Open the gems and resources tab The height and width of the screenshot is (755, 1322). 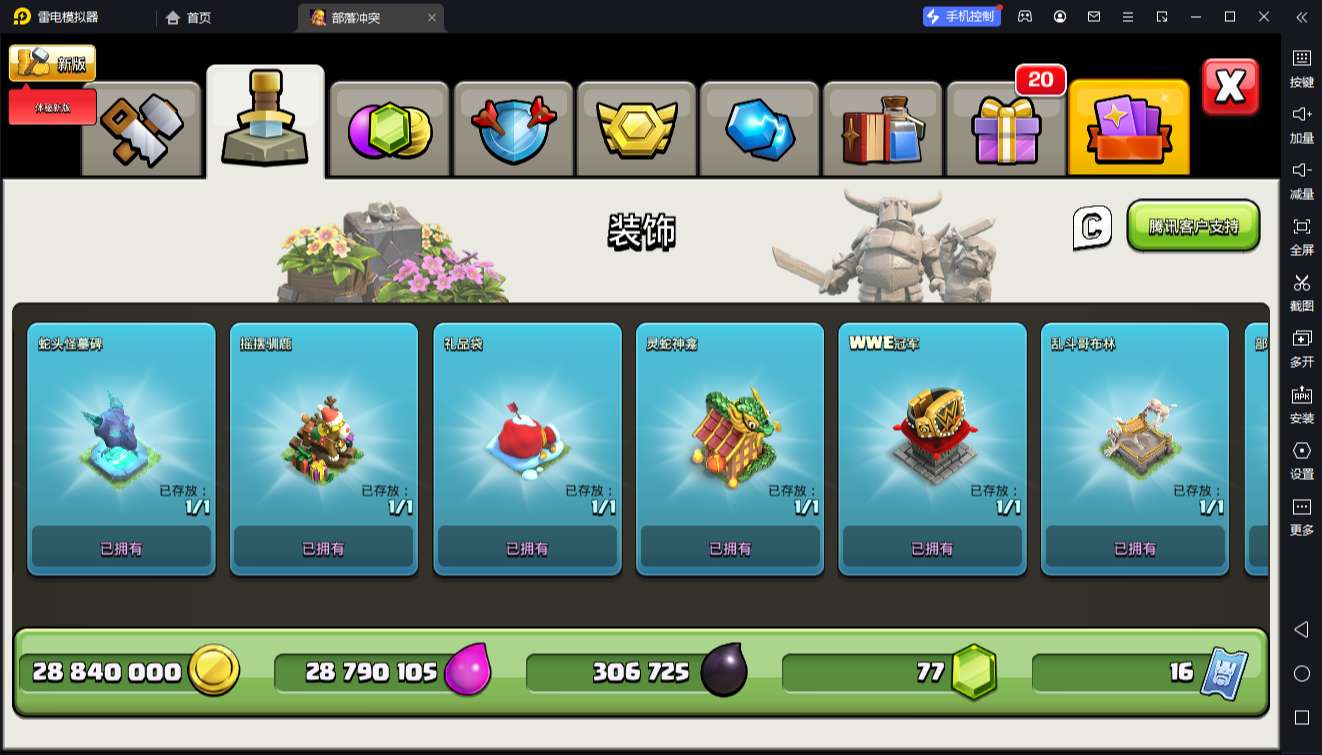[x=389, y=130]
